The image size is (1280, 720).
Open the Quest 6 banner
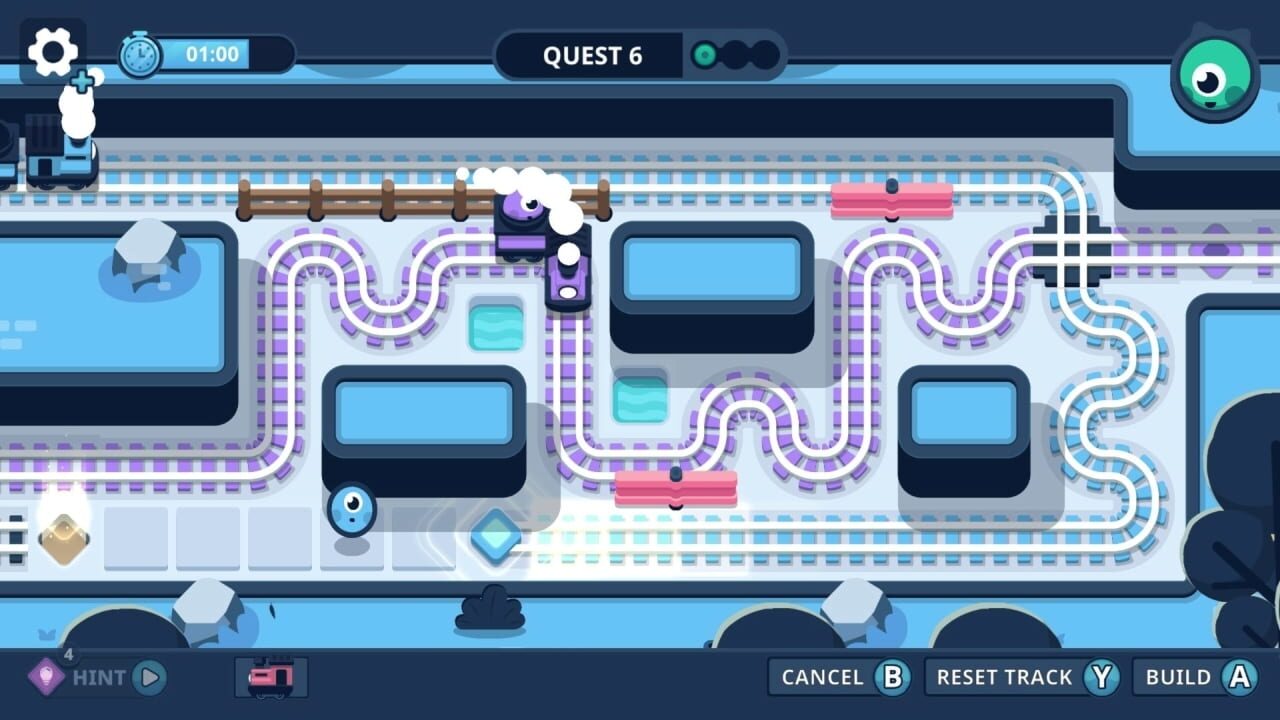pyautogui.click(x=592, y=56)
